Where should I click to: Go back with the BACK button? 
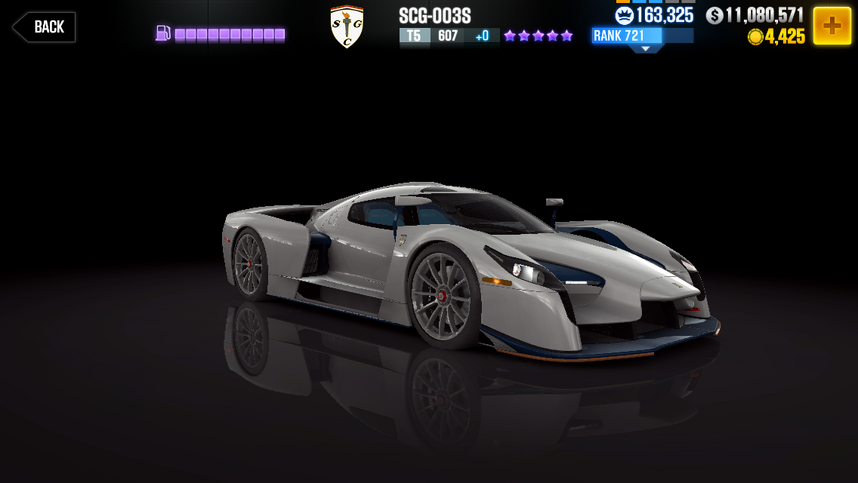click(44, 27)
